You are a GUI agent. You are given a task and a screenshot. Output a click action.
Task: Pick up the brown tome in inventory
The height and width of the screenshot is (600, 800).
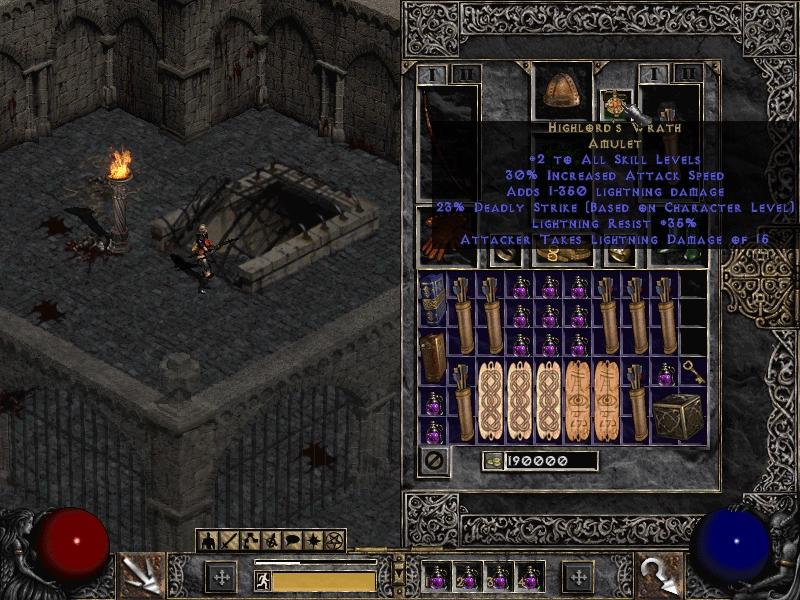433,357
